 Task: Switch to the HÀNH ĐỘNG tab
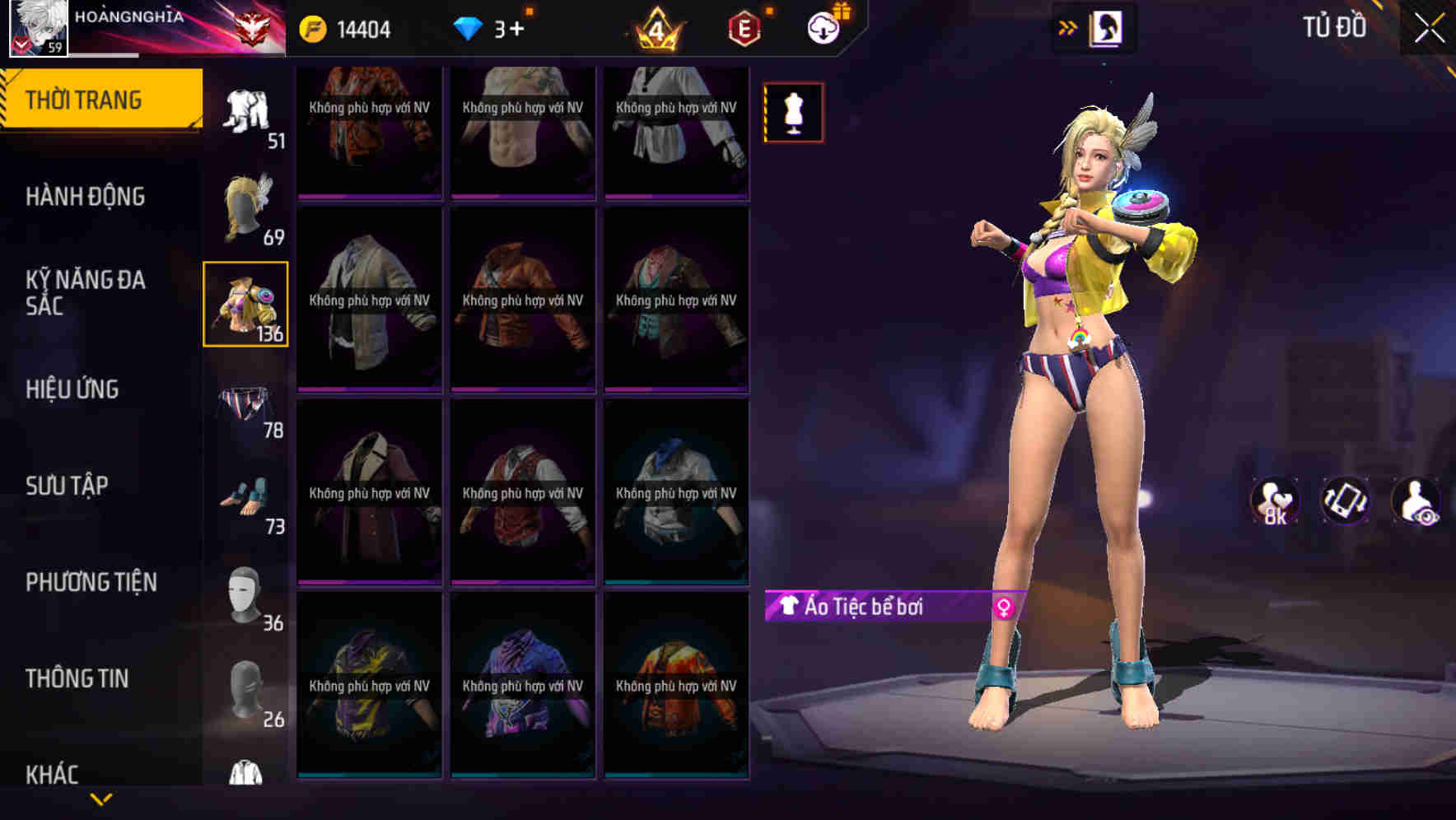point(86,198)
